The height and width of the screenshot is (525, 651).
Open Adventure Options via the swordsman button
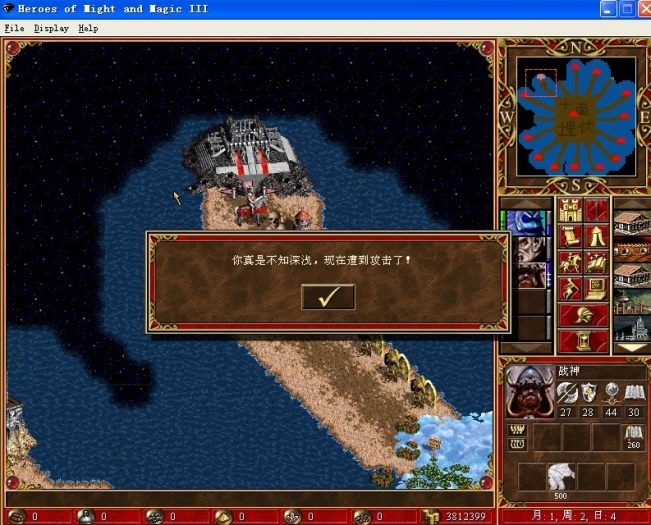571,289
